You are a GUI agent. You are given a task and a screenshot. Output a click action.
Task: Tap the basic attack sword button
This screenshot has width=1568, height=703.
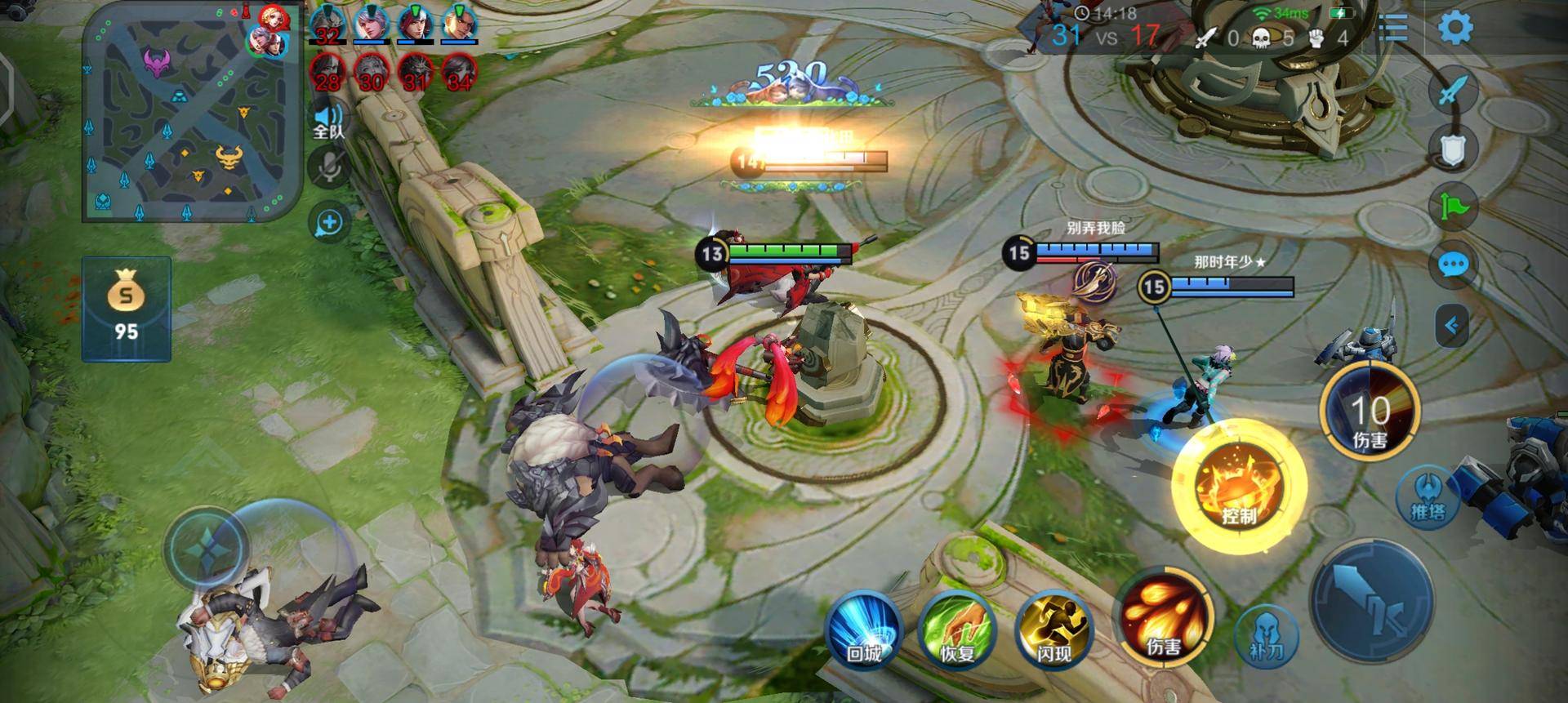[x=1373, y=601]
